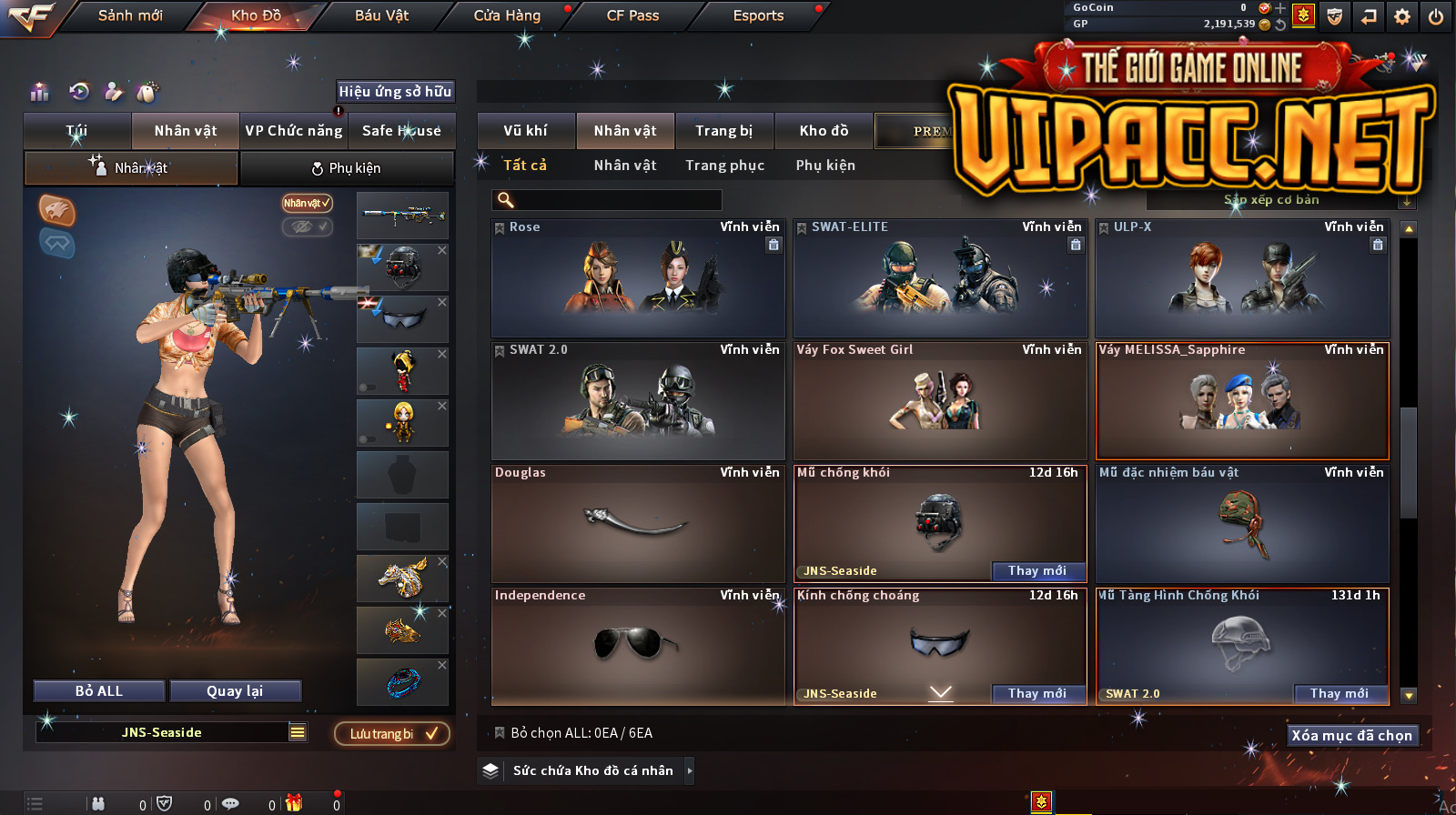Open the Esports section
The height and width of the screenshot is (815, 1456).
point(758,15)
